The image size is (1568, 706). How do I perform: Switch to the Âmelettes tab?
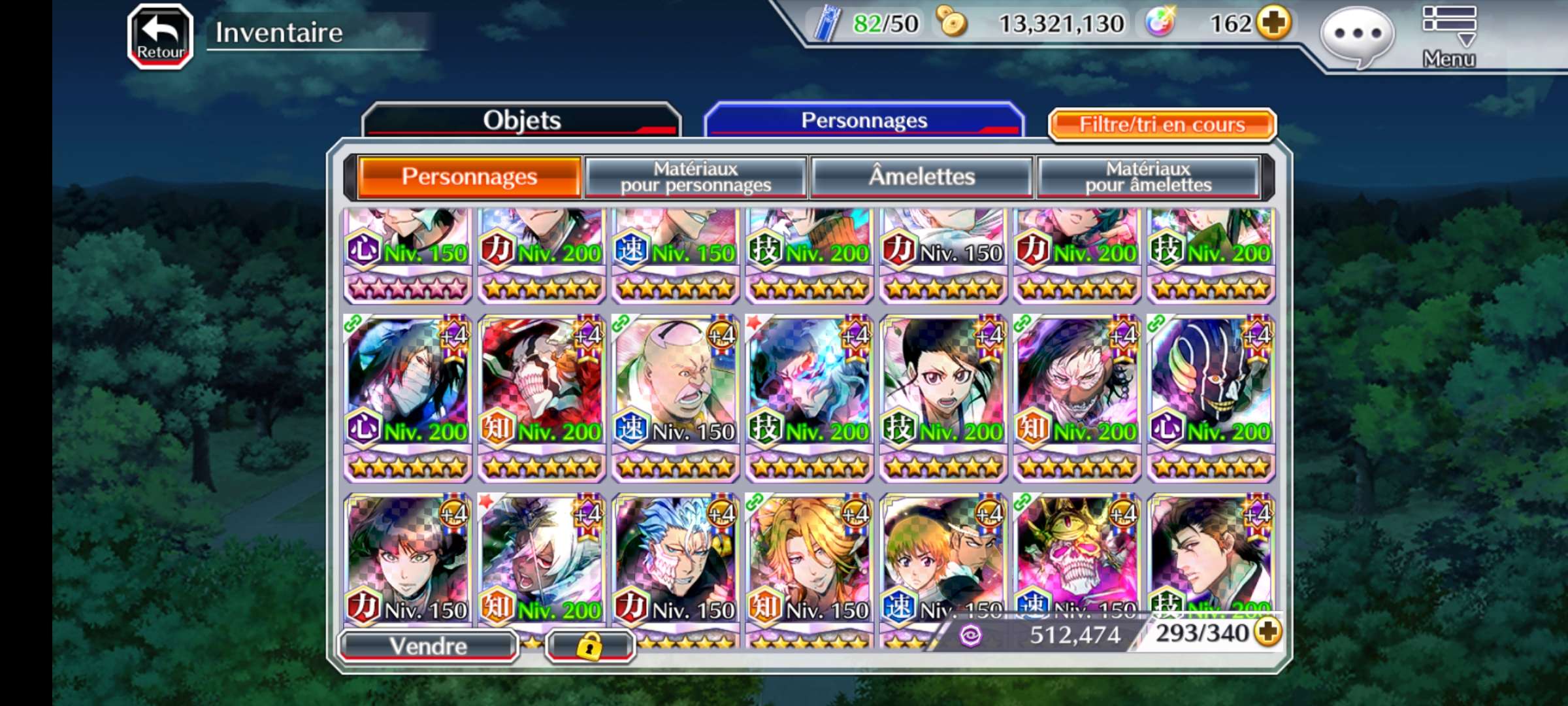(x=921, y=176)
